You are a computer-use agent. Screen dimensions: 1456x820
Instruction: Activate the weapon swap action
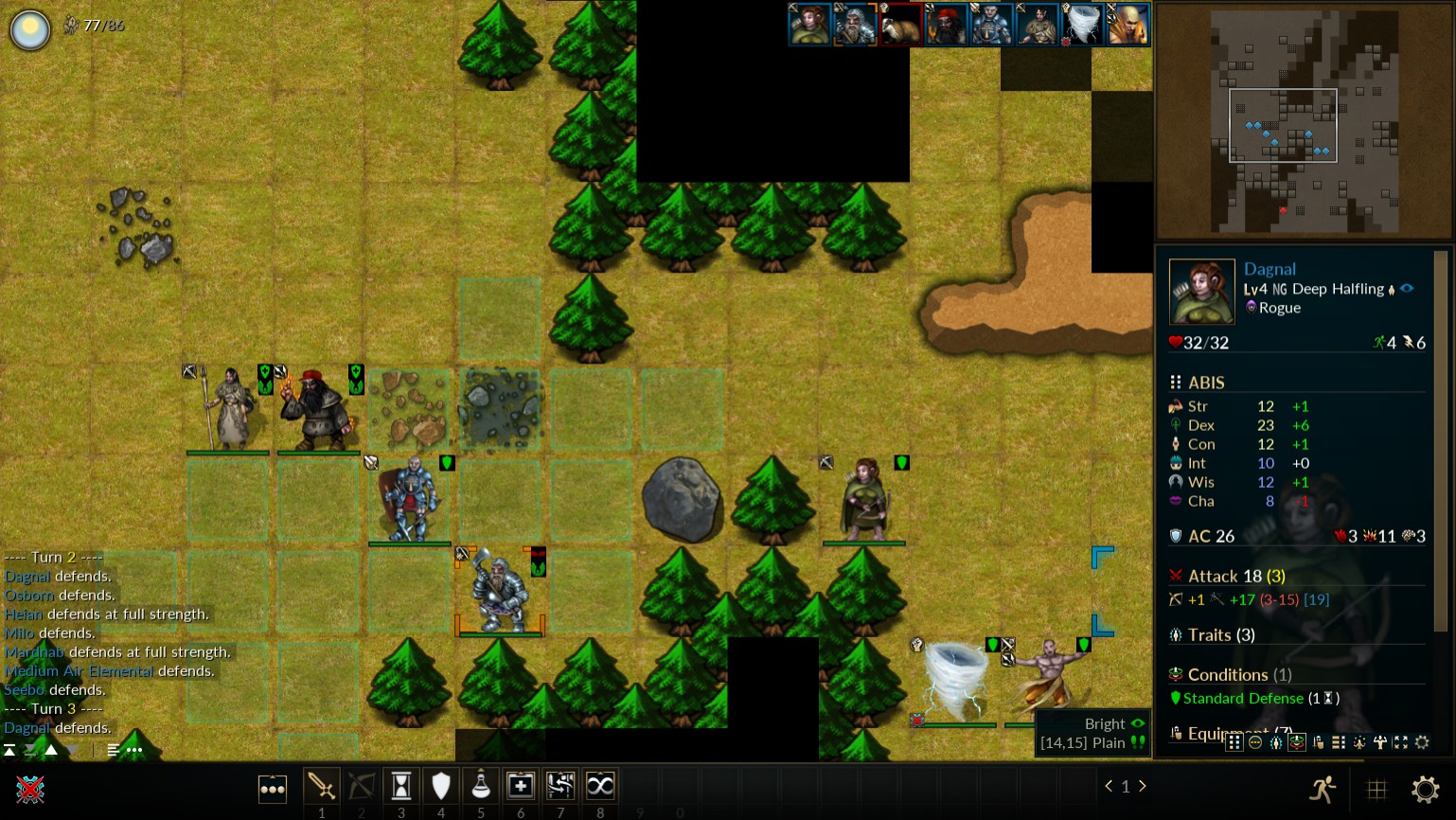(560, 786)
